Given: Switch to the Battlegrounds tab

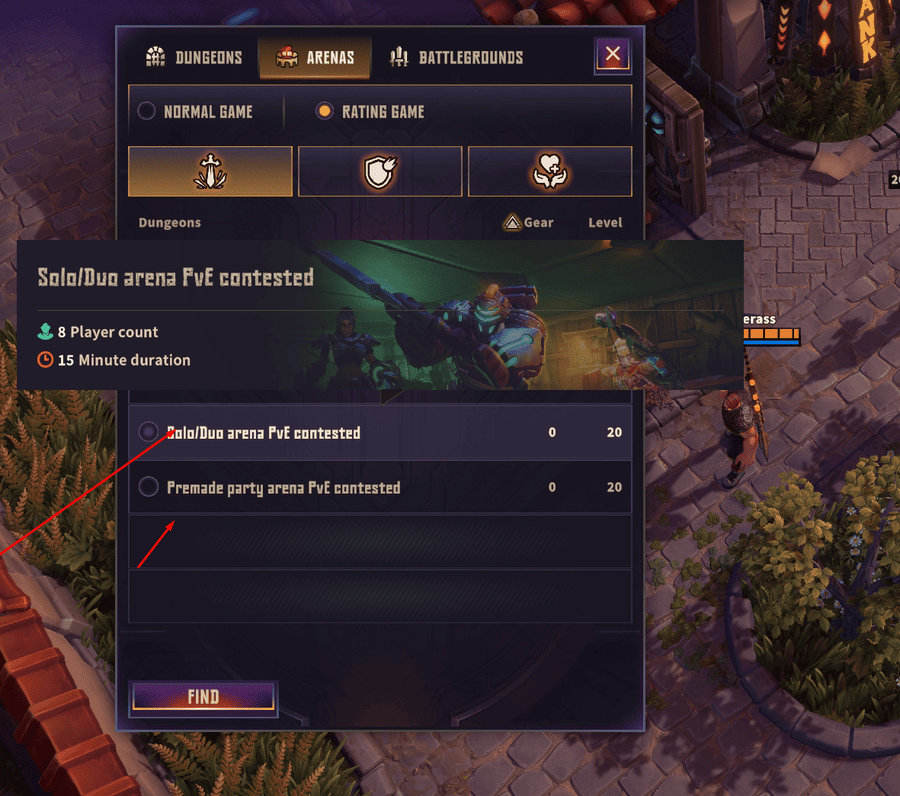Looking at the screenshot, I should click(457, 57).
